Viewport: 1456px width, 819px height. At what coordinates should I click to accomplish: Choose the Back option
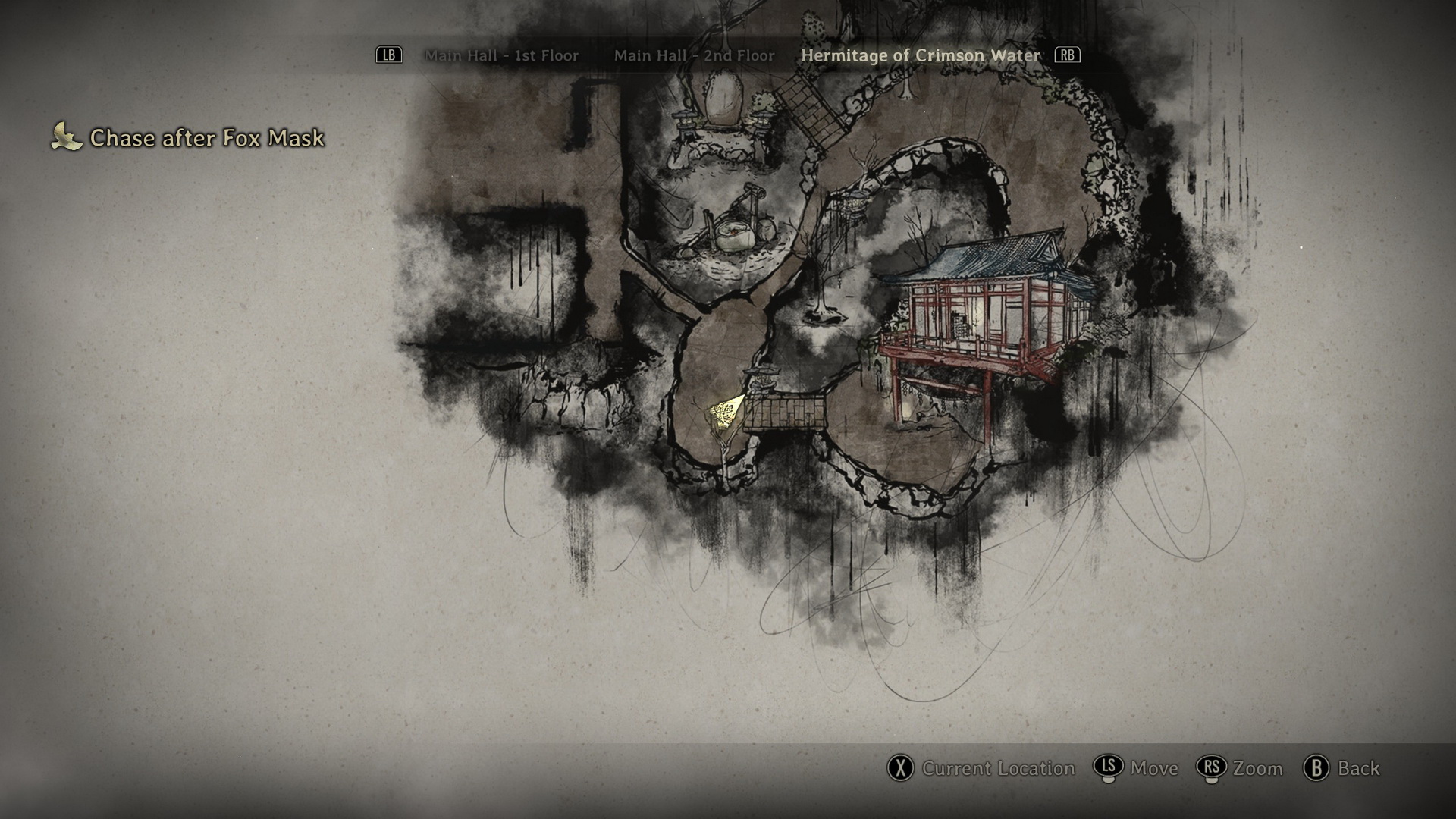click(1342, 768)
